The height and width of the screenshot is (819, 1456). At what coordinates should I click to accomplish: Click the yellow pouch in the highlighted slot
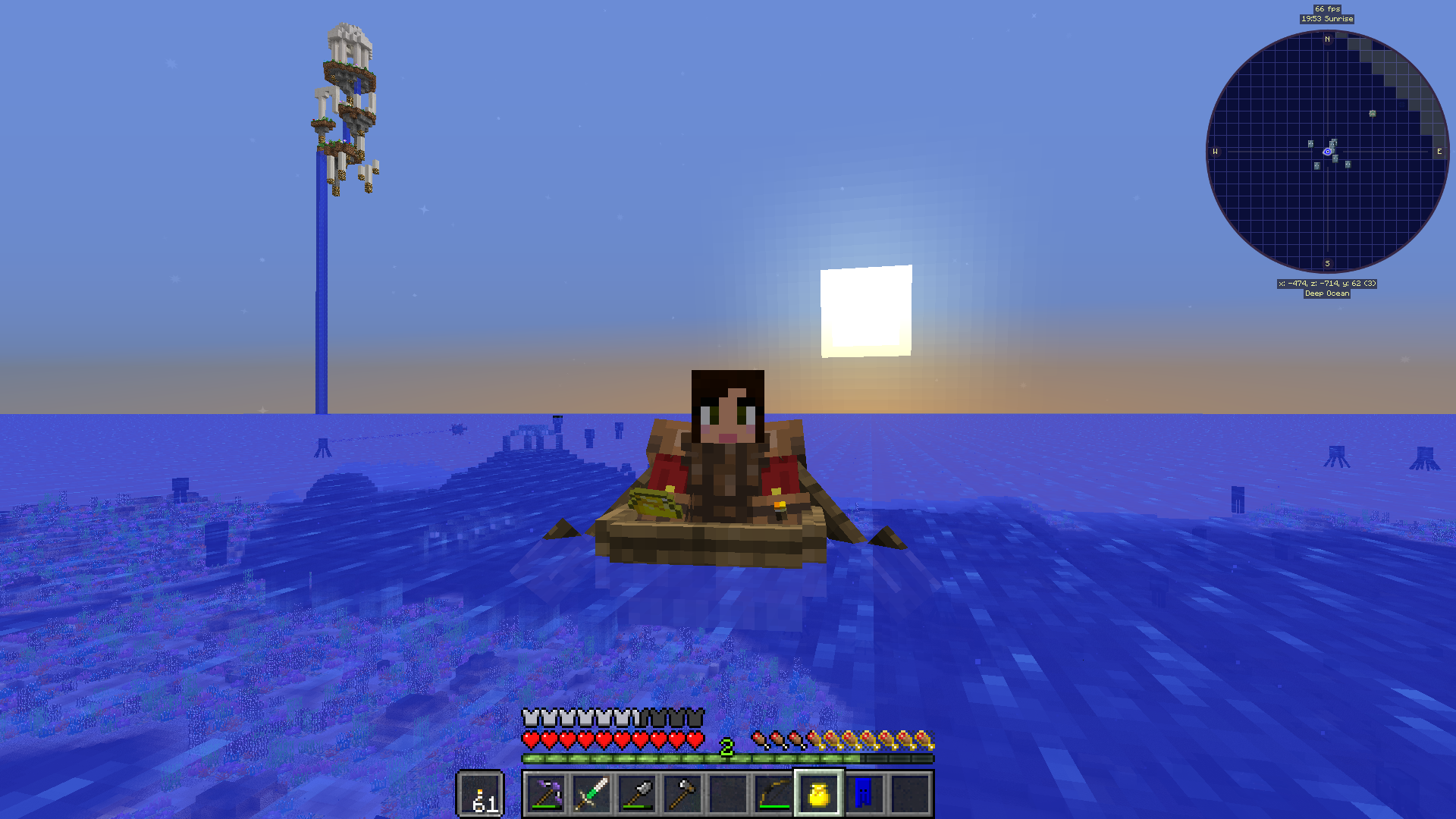click(x=817, y=795)
